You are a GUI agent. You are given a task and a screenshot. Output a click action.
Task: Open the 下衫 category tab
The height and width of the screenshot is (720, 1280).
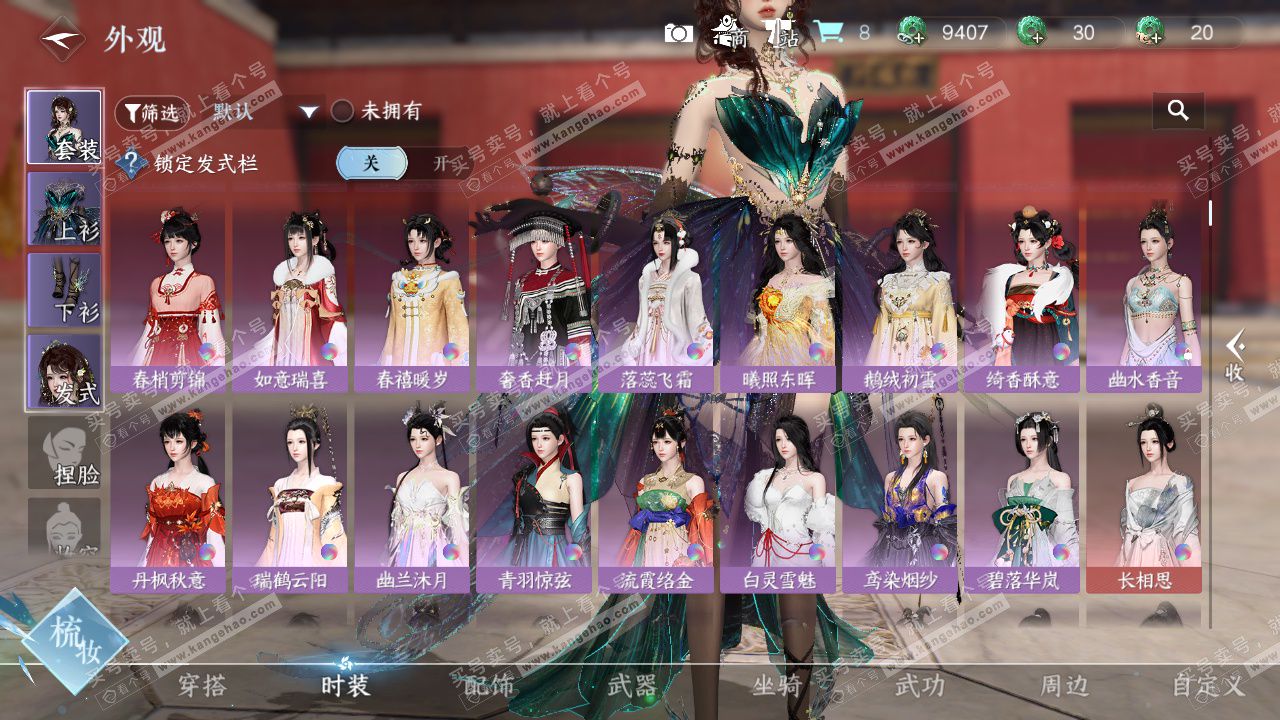tap(64, 289)
